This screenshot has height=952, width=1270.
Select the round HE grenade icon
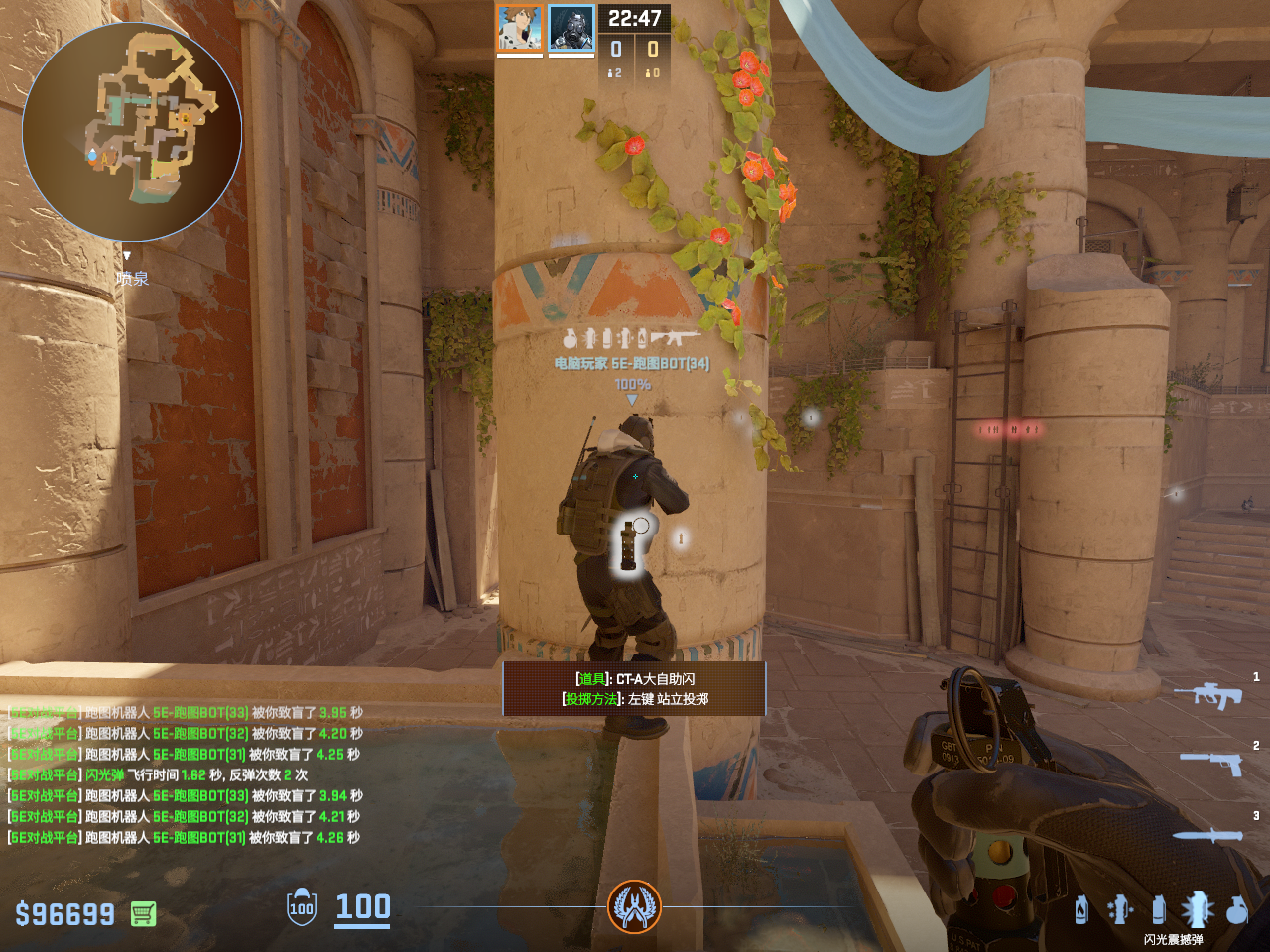point(1236,909)
